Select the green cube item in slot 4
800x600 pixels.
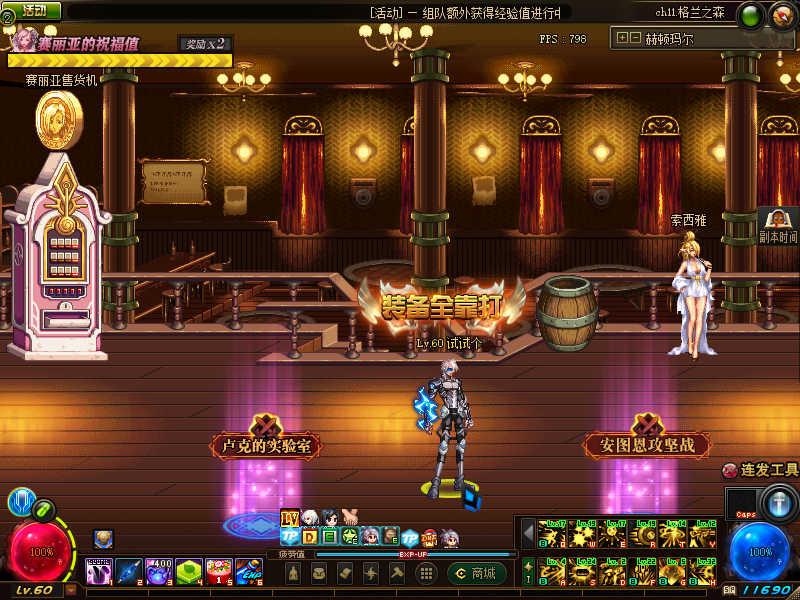[x=189, y=571]
